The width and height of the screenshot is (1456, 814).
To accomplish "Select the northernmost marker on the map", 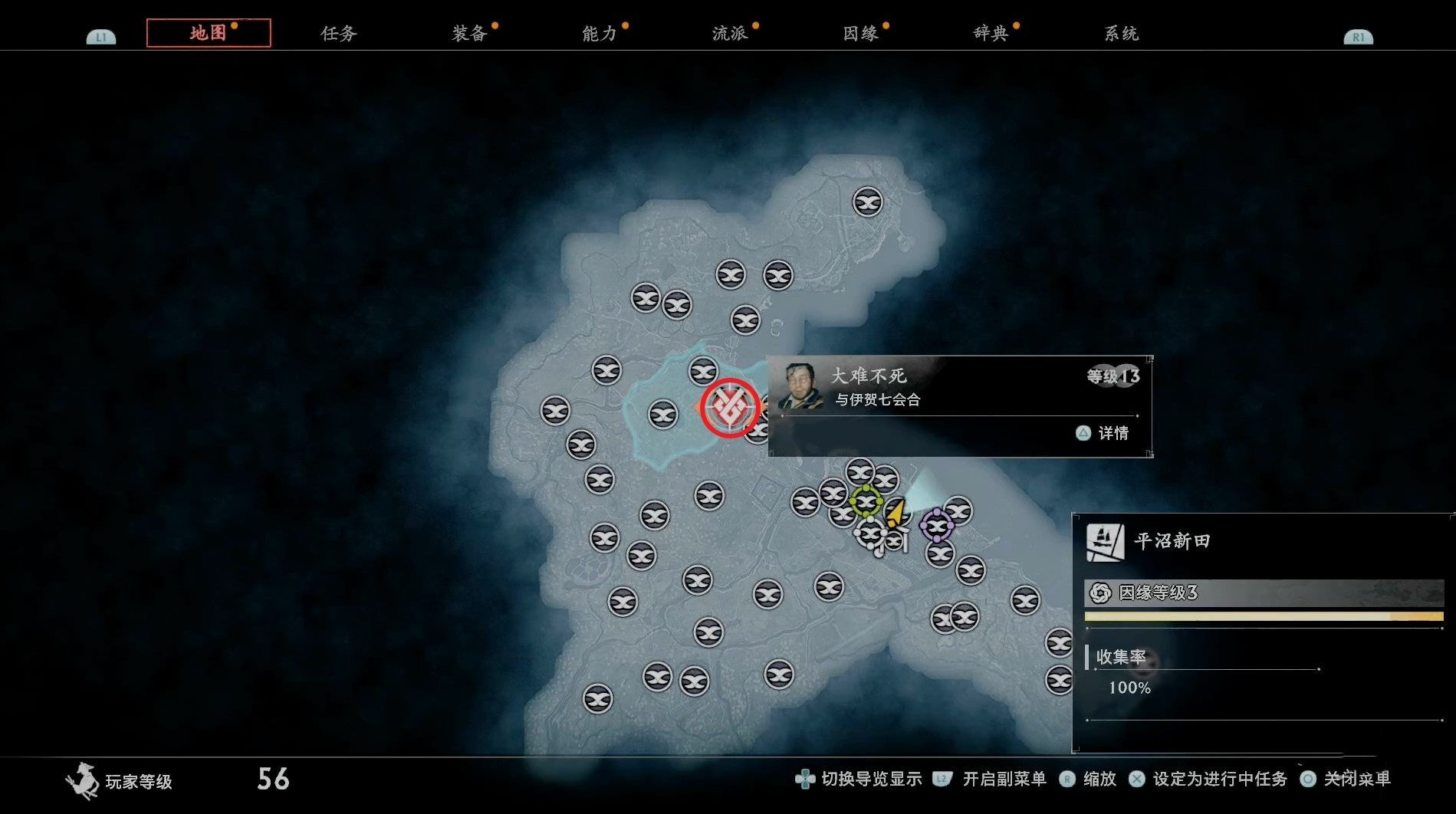I will (867, 202).
